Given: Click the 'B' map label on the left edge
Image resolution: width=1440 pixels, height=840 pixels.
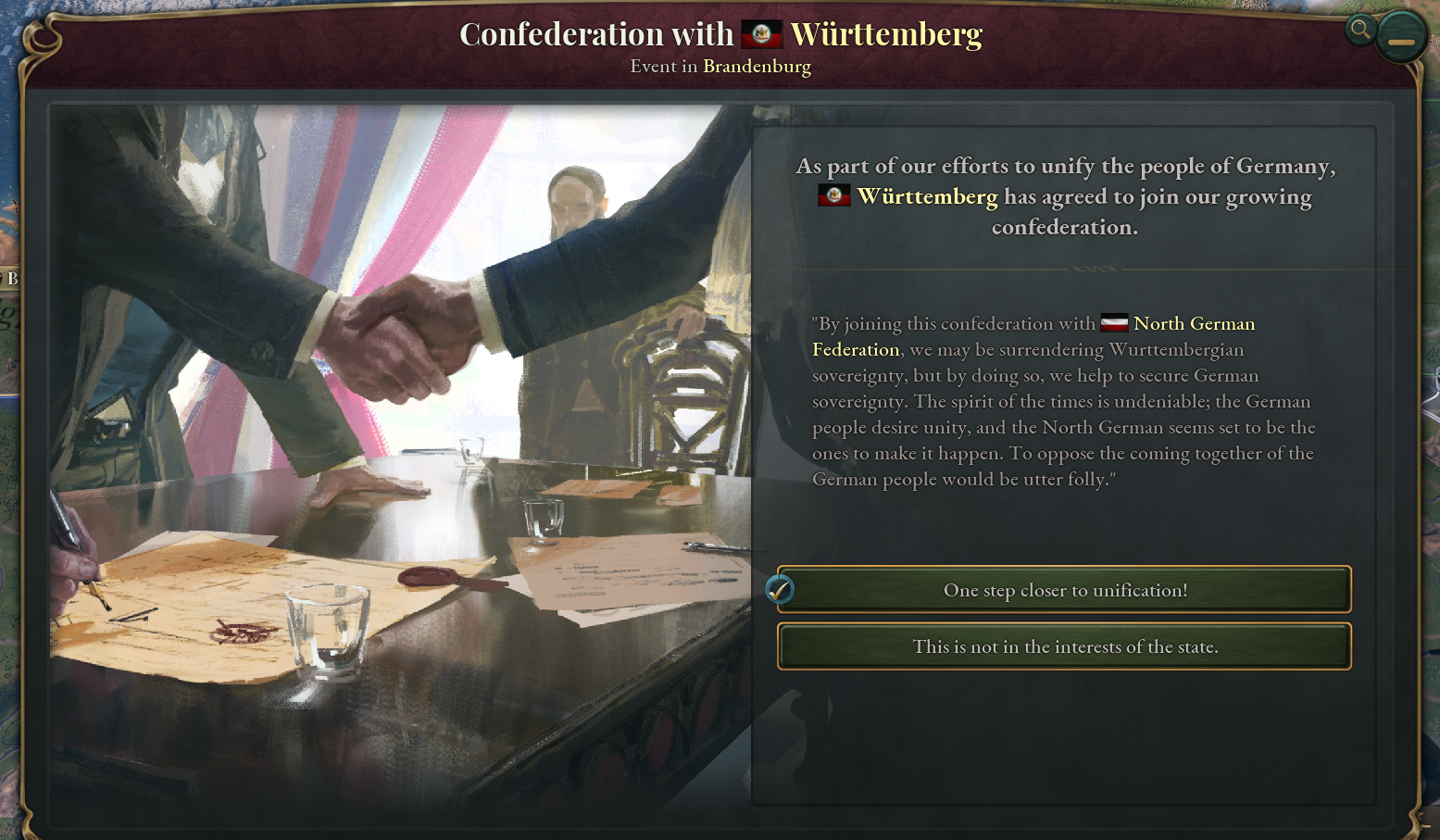Looking at the screenshot, I should [x=12, y=277].
